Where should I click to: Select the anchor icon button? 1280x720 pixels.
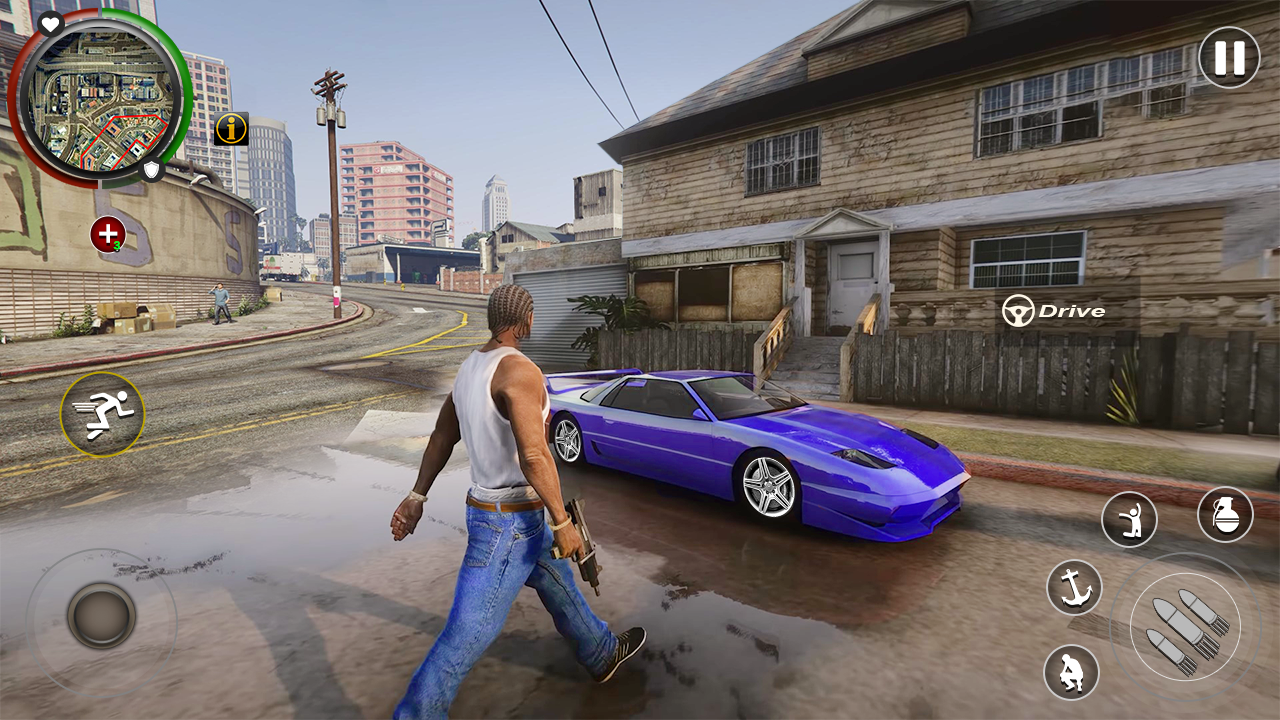(1074, 587)
